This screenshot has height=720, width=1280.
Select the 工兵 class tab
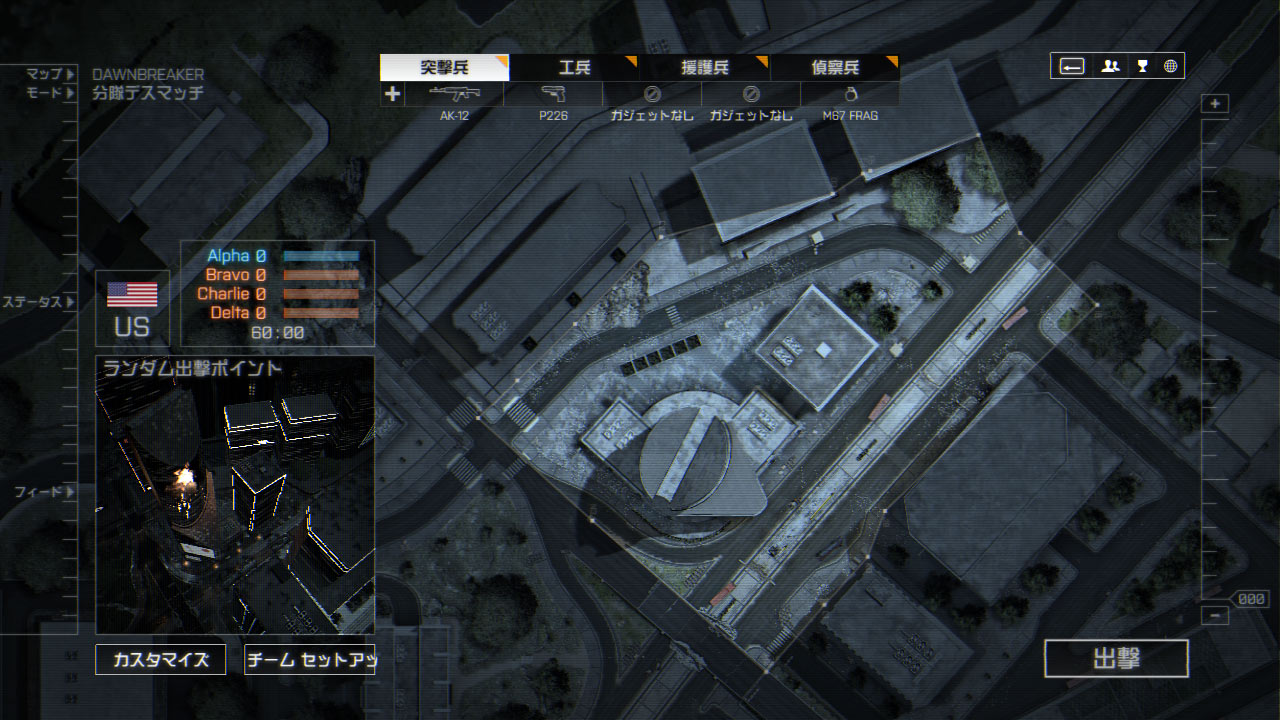pyautogui.click(x=574, y=68)
